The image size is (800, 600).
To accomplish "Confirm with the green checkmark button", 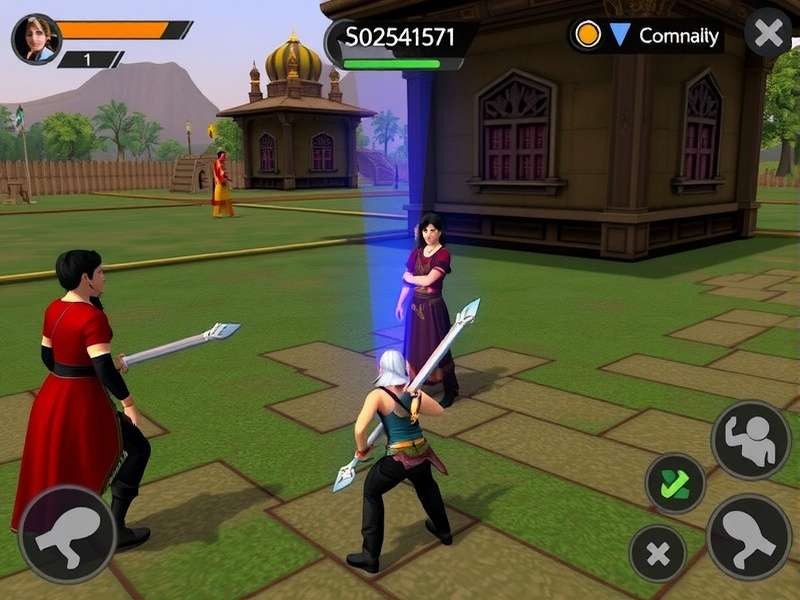I will pyautogui.click(x=675, y=484).
